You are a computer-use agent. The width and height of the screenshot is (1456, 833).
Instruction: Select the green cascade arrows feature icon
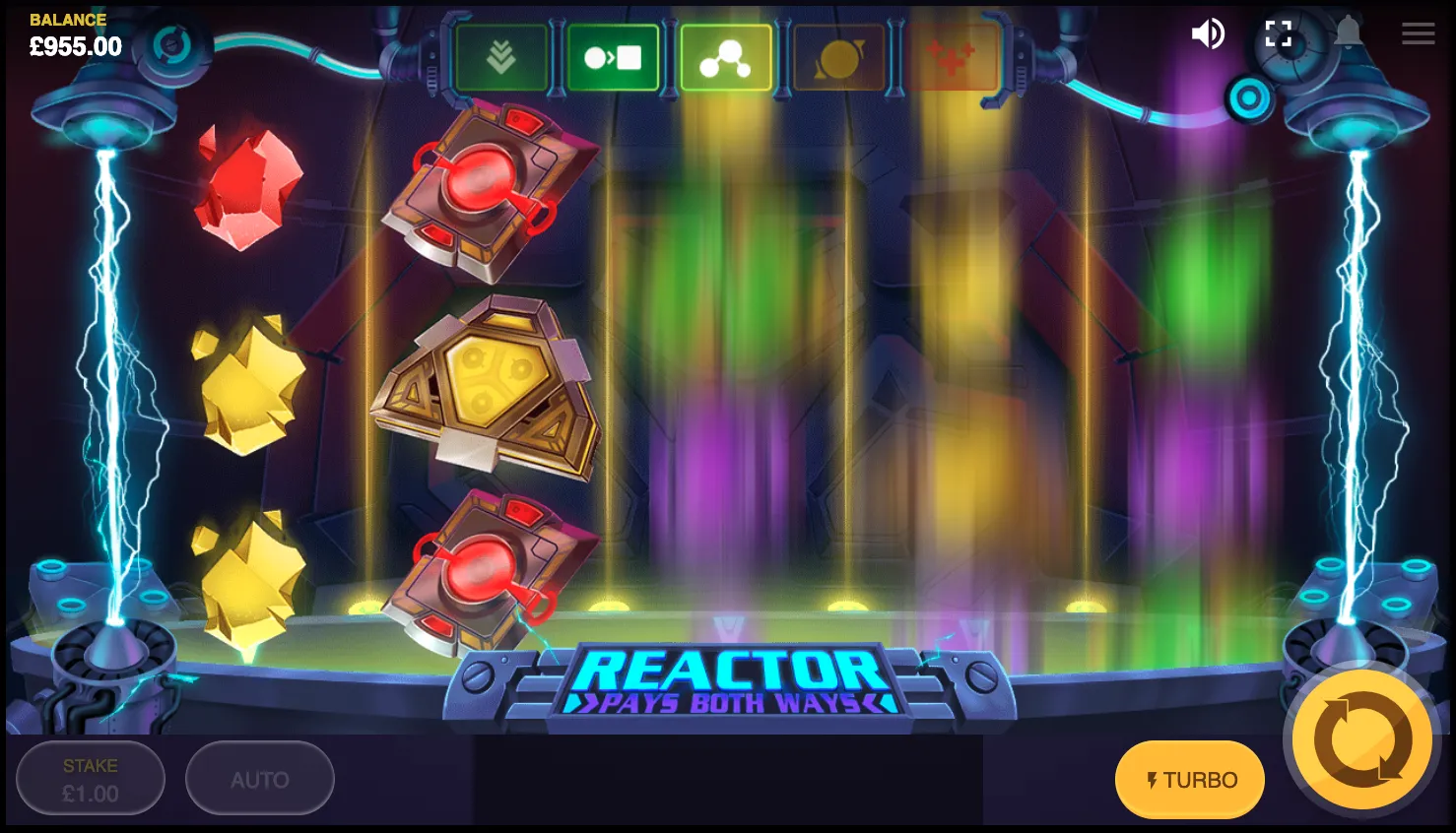pyautogui.click(x=501, y=56)
